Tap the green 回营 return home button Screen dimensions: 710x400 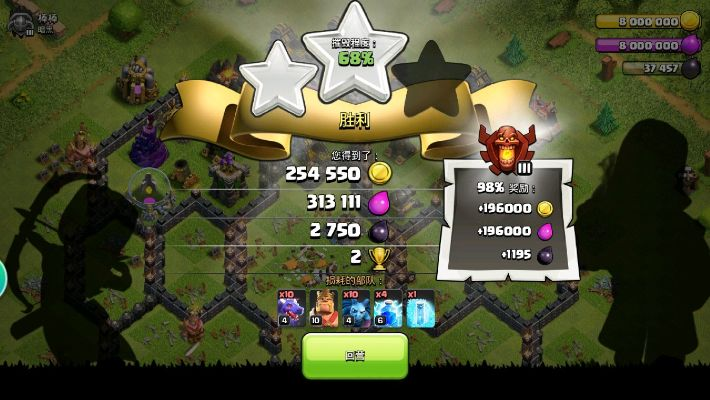click(x=354, y=354)
